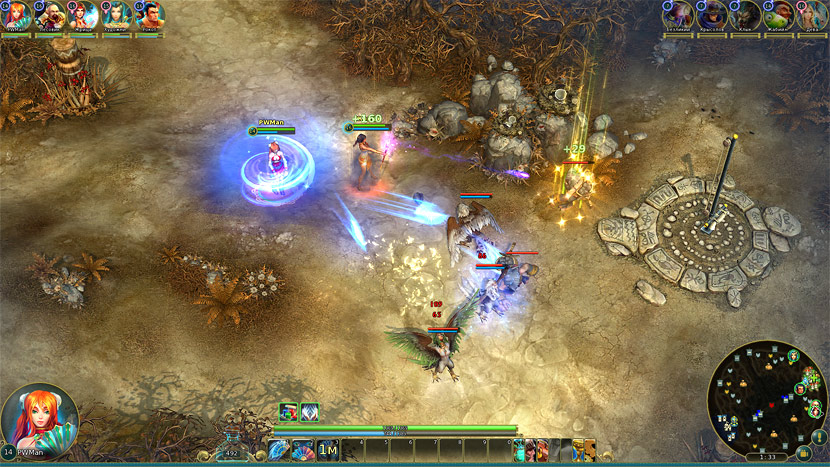
Task: Click the green and red buff icon above the health bar
Action: tap(288, 411)
